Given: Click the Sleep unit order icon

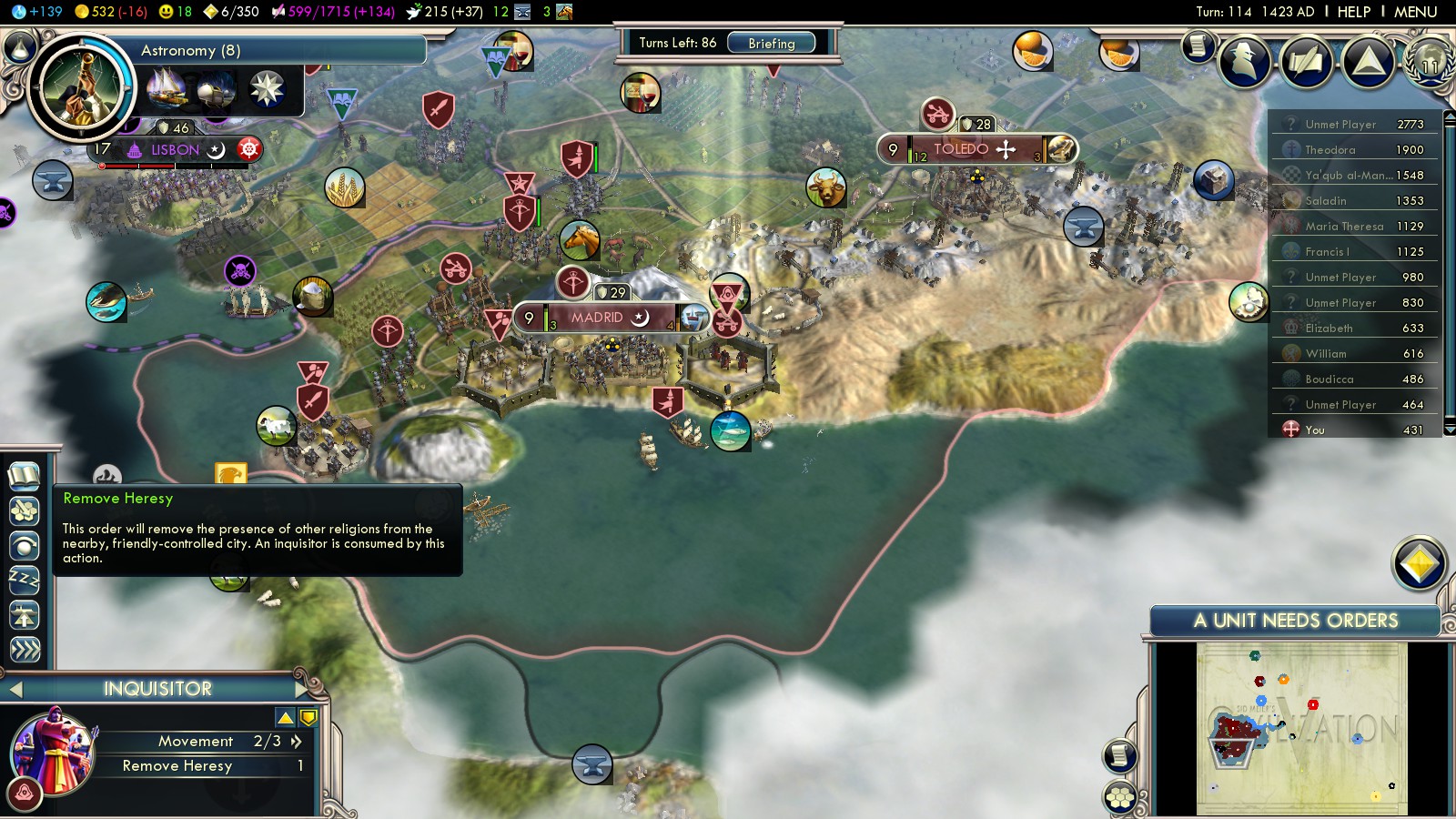Looking at the screenshot, I should (x=25, y=580).
